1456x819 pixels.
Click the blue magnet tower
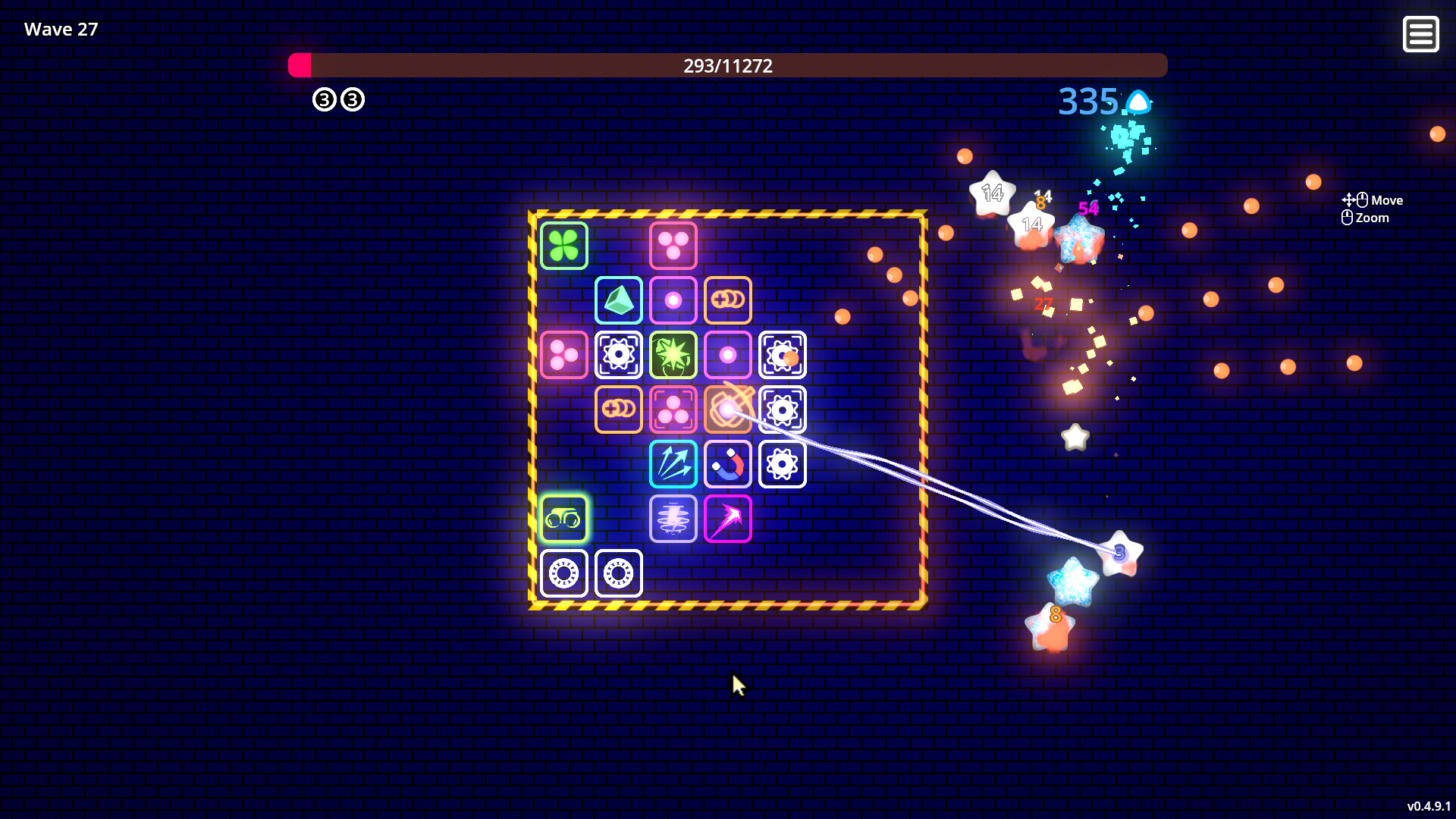(727, 463)
